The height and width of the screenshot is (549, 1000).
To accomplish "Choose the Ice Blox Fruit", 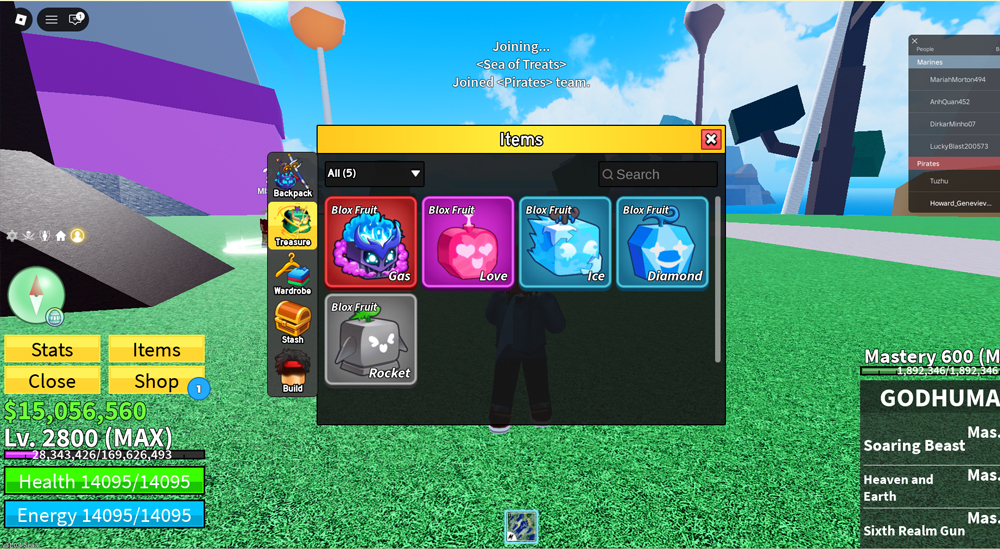I will click(x=565, y=242).
